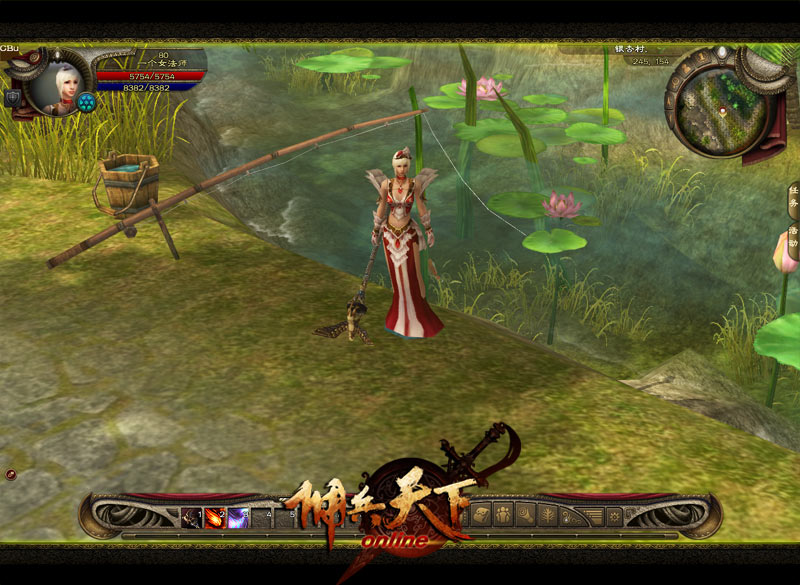The width and height of the screenshot is (800, 585).
Task: Activate the skill in hotbar slot 1
Action: [192, 517]
